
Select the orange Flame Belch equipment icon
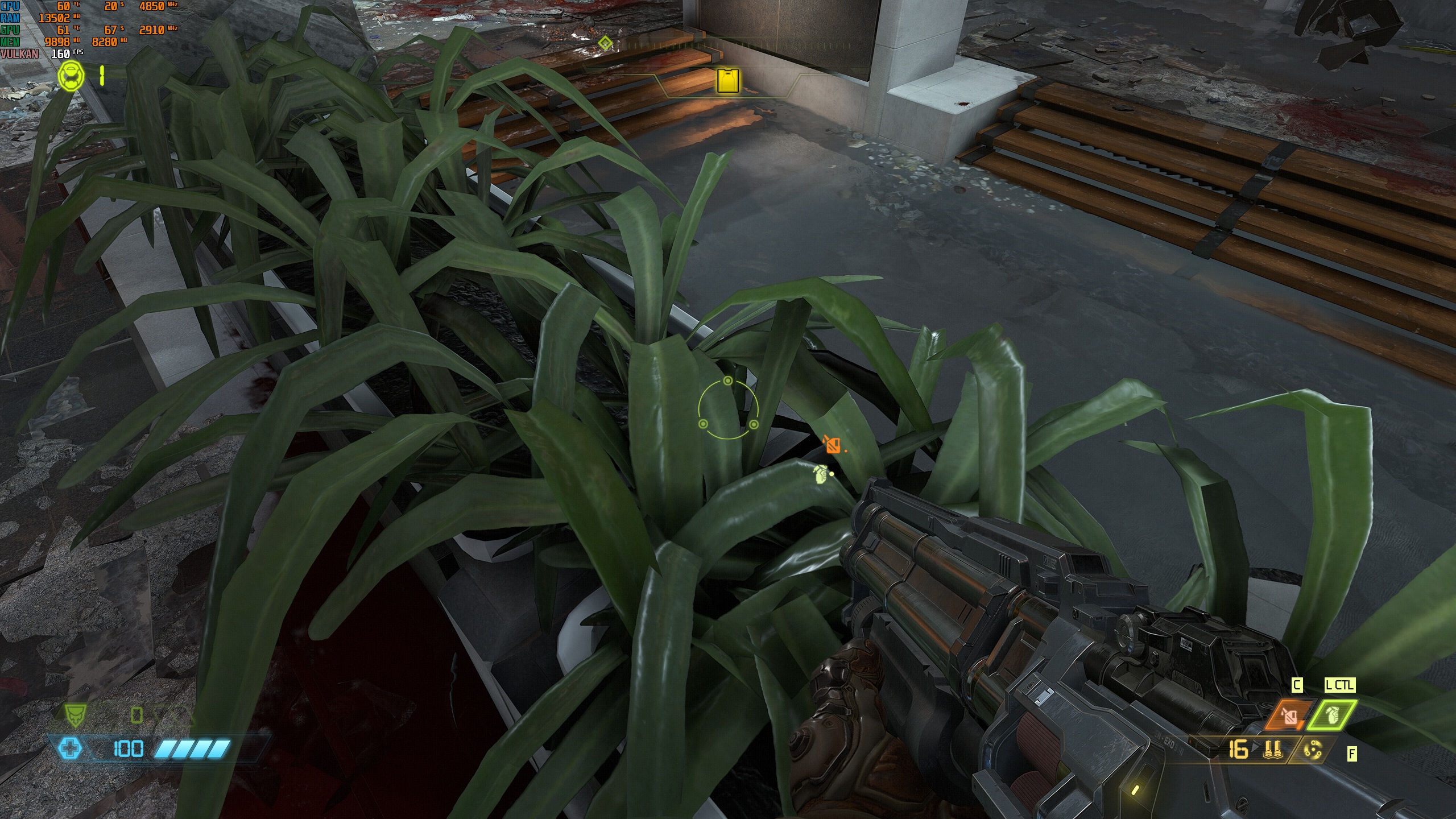[1289, 715]
